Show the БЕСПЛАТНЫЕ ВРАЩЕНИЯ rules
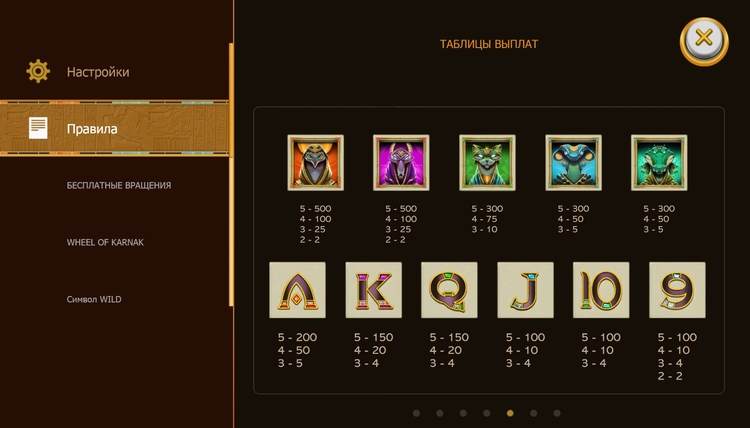 click(x=119, y=186)
